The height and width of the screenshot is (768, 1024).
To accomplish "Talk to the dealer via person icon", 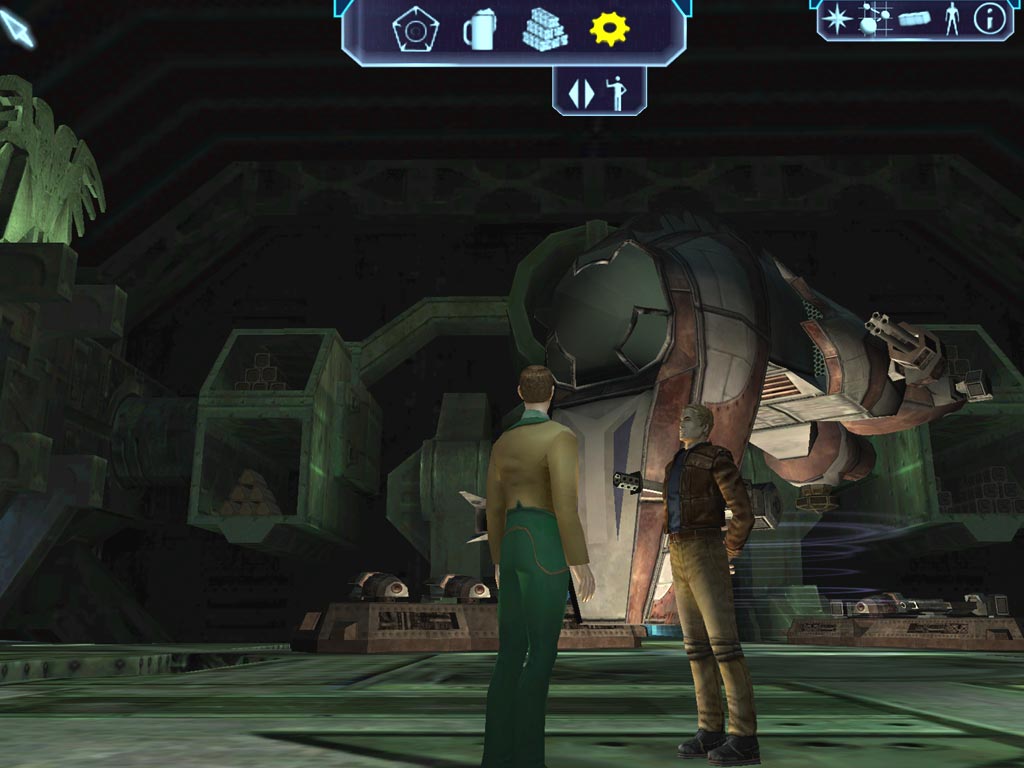I will pyautogui.click(x=599, y=92).
